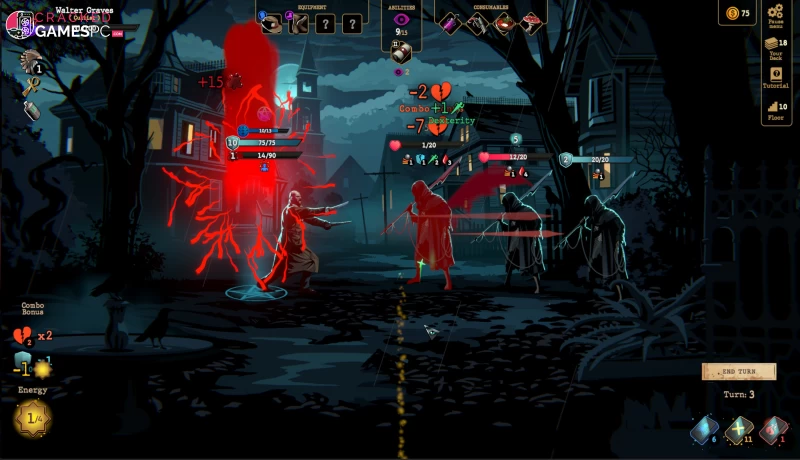The image size is (800, 460).
Task: Open the Tutorial book
Action: pyautogui.click(x=775, y=76)
